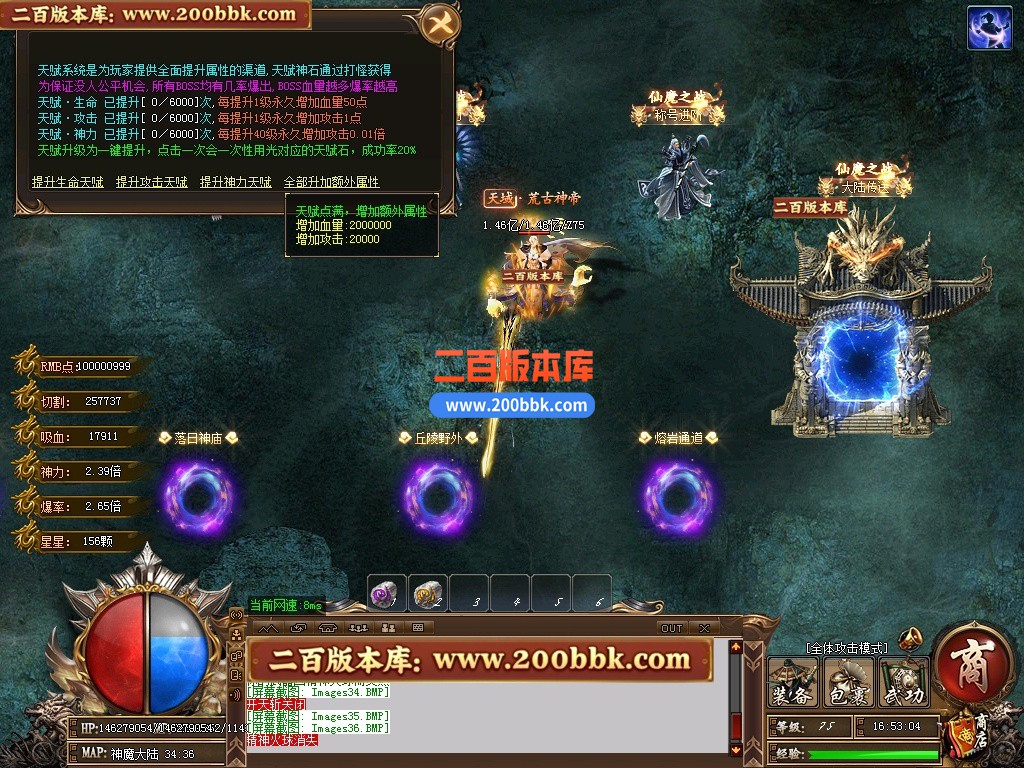Click the OUT button on the chat bar
The image size is (1024, 768).
(671, 628)
